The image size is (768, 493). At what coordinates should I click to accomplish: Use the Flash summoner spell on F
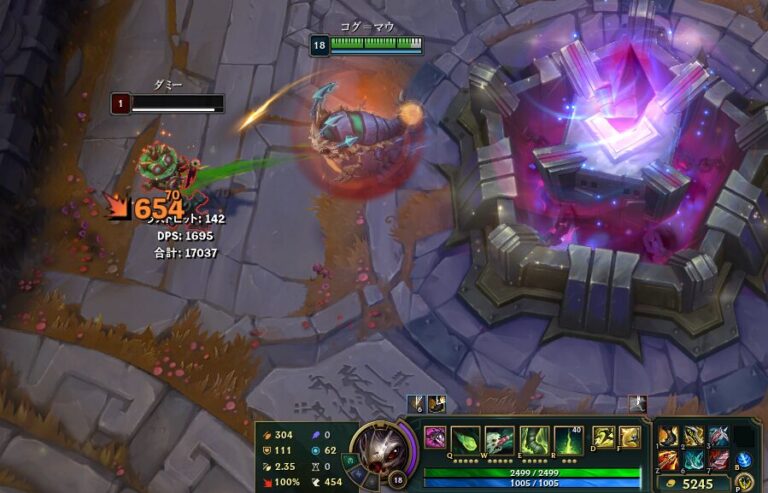tap(629, 437)
